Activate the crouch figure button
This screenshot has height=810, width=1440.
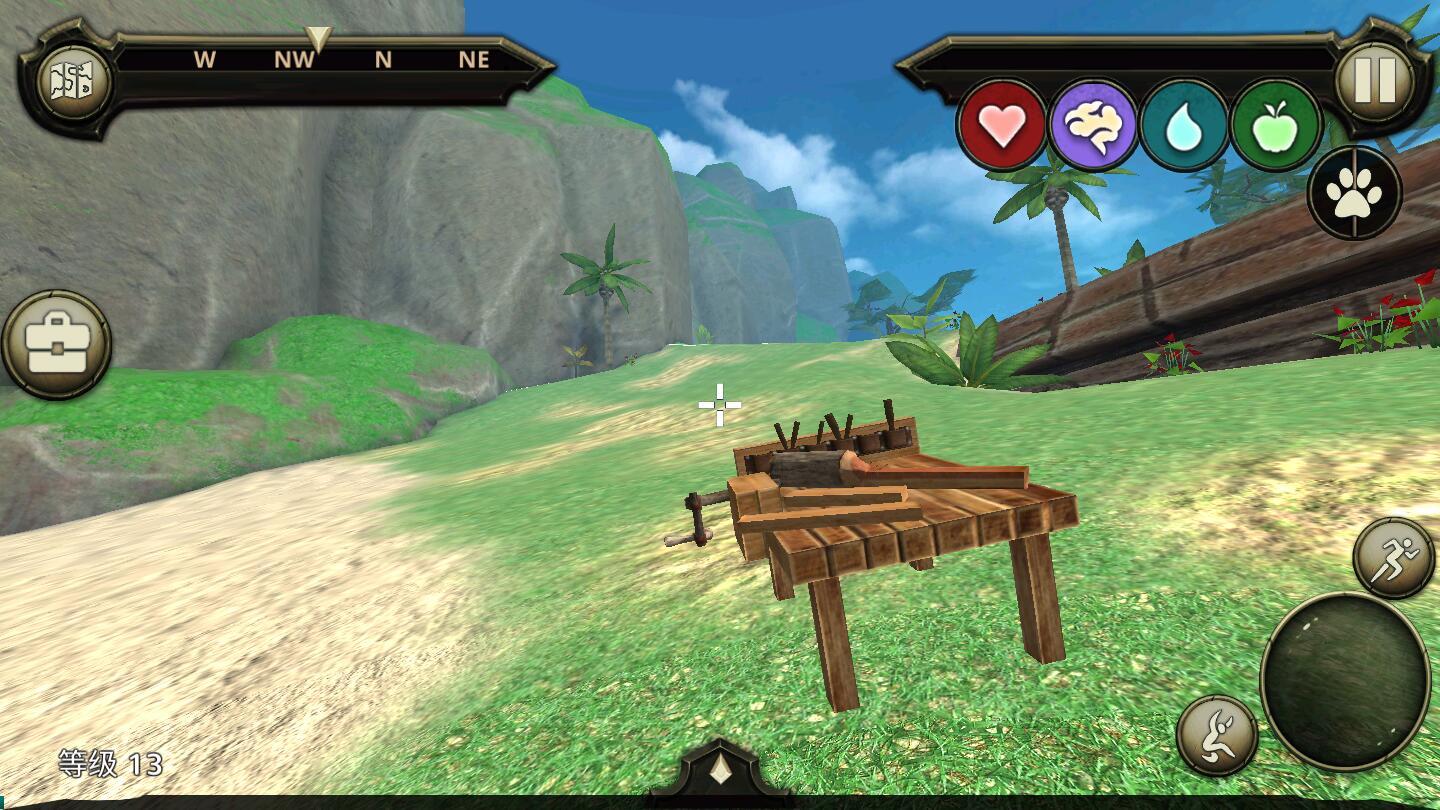tap(1217, 735)
